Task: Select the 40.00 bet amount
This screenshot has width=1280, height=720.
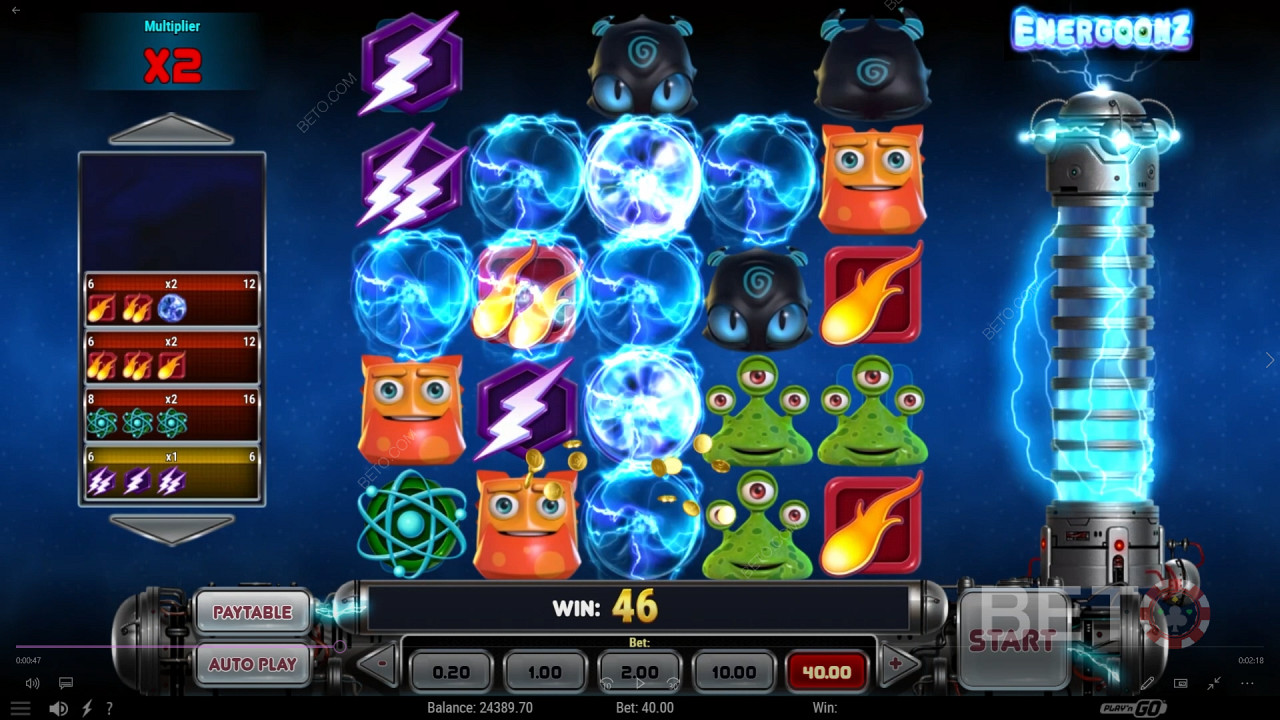Action: click(826, 672)
